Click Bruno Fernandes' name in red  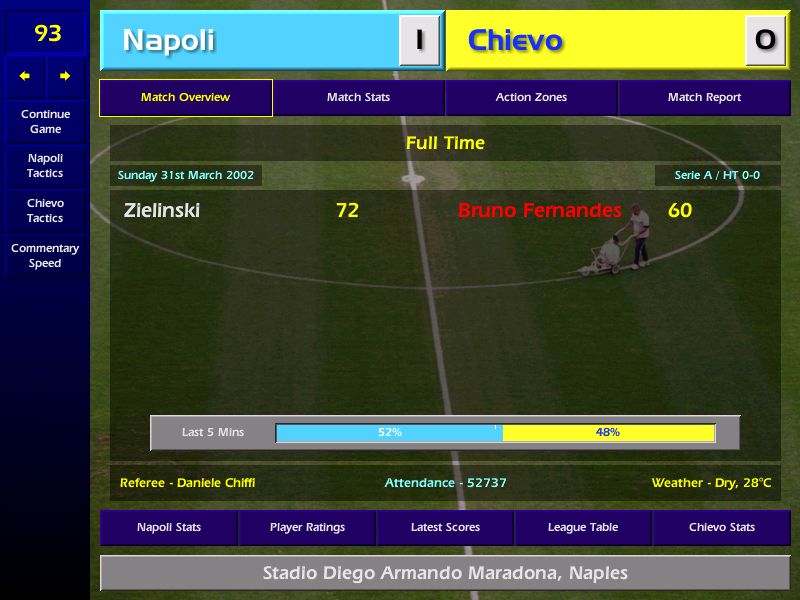pos(539,211)
